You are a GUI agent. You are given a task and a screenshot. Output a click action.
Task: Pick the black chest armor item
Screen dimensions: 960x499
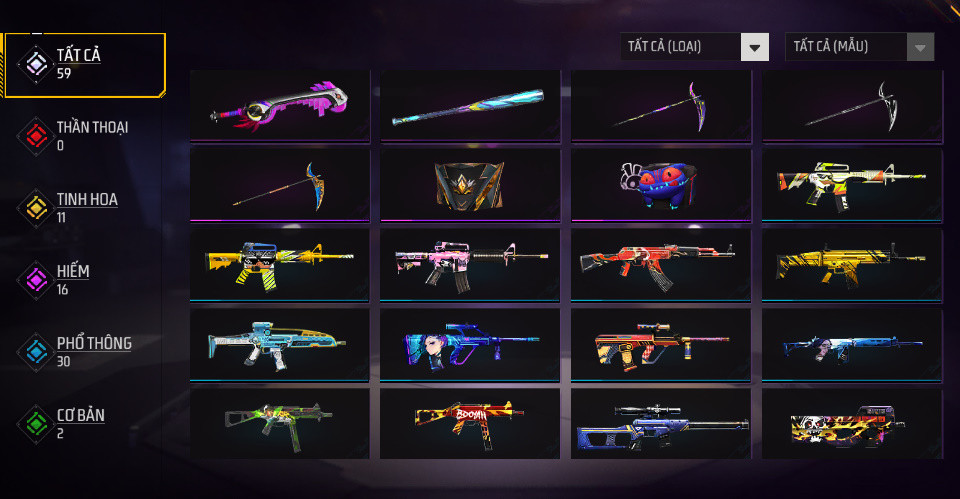tap(470, 184)
